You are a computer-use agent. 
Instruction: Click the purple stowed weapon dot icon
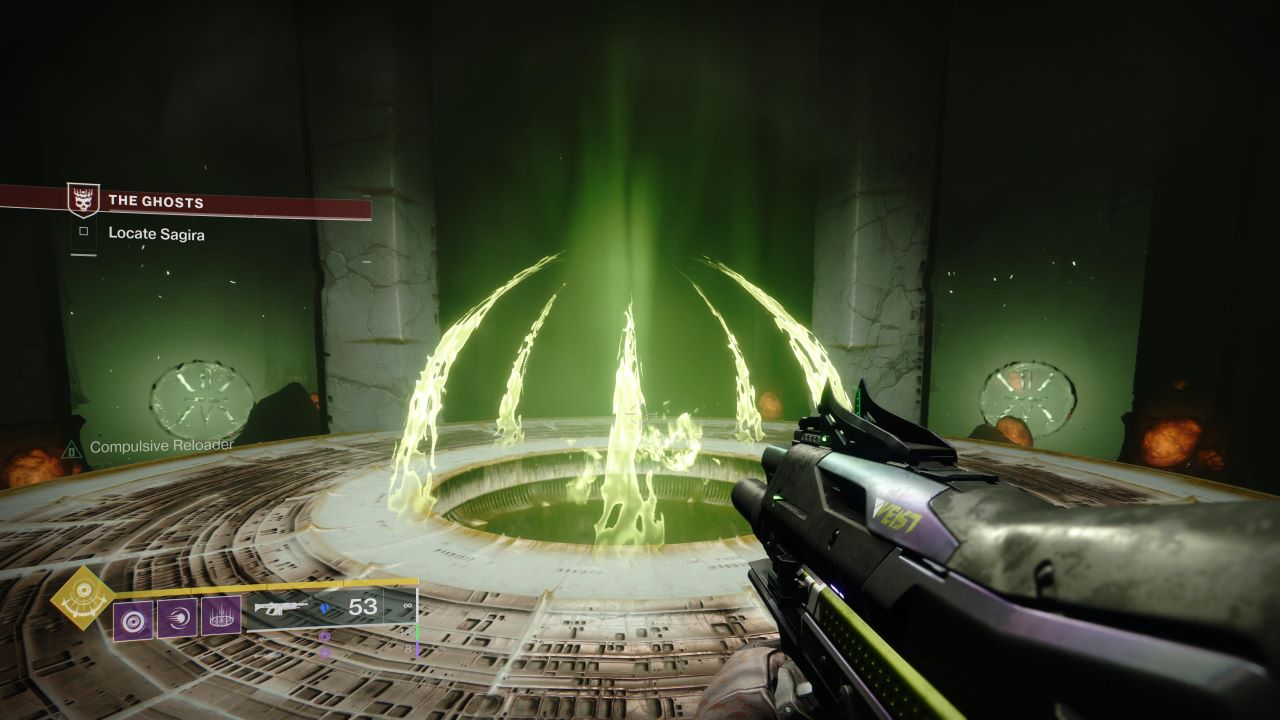click(x=324, y=637)
